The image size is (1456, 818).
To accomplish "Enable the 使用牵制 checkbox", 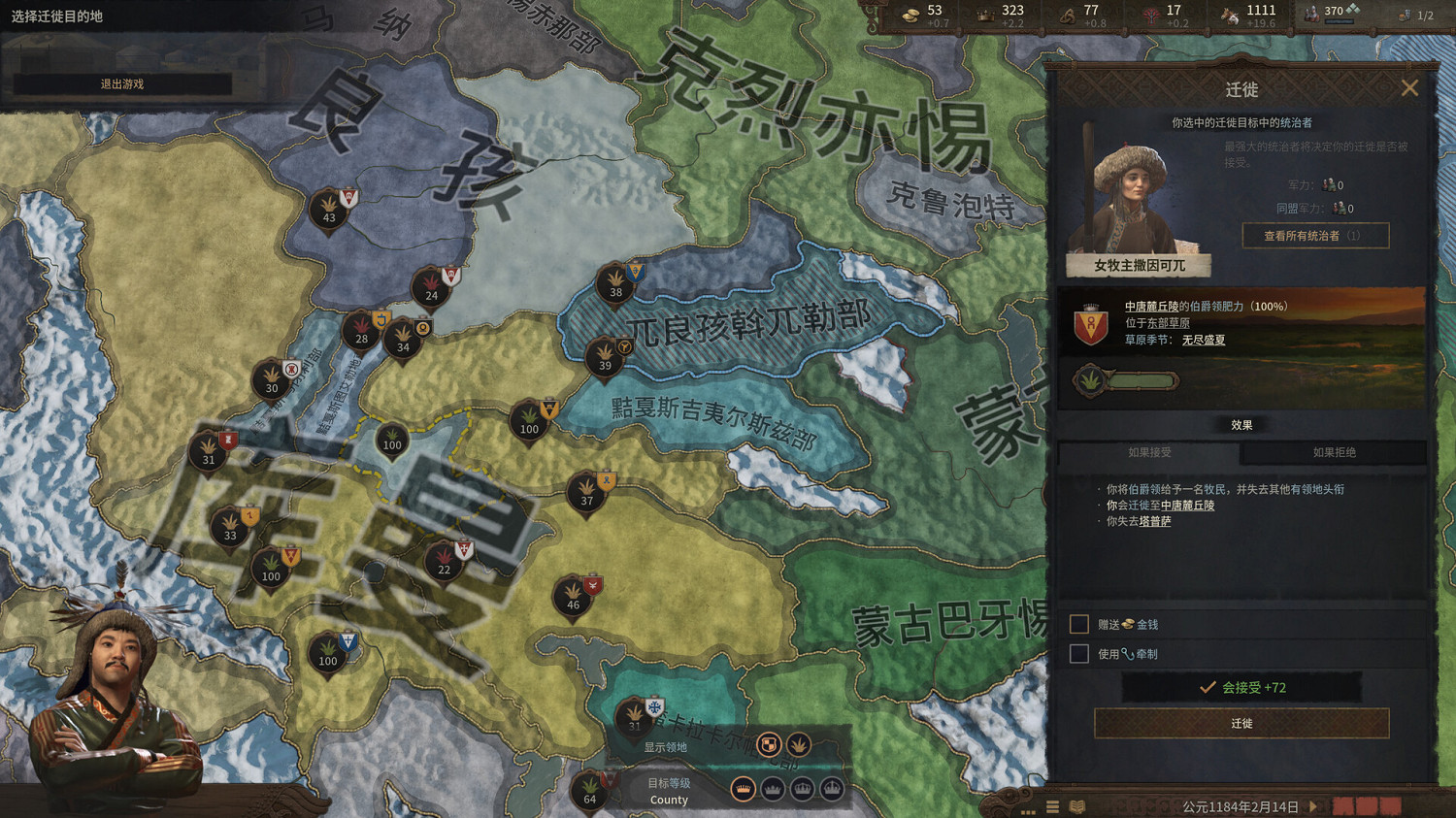I will pos(1079,654).
